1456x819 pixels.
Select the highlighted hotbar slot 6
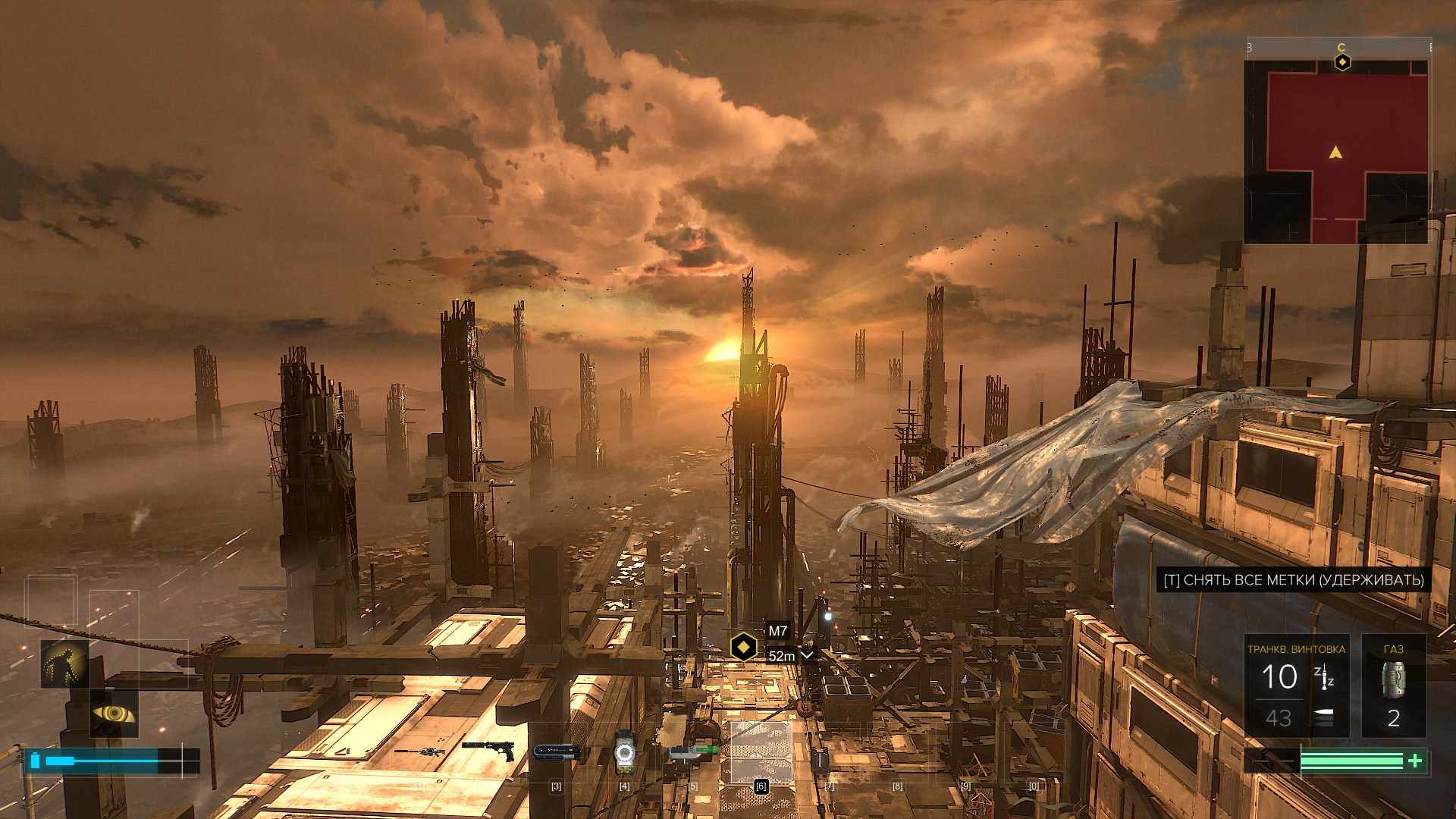(761, 752)
